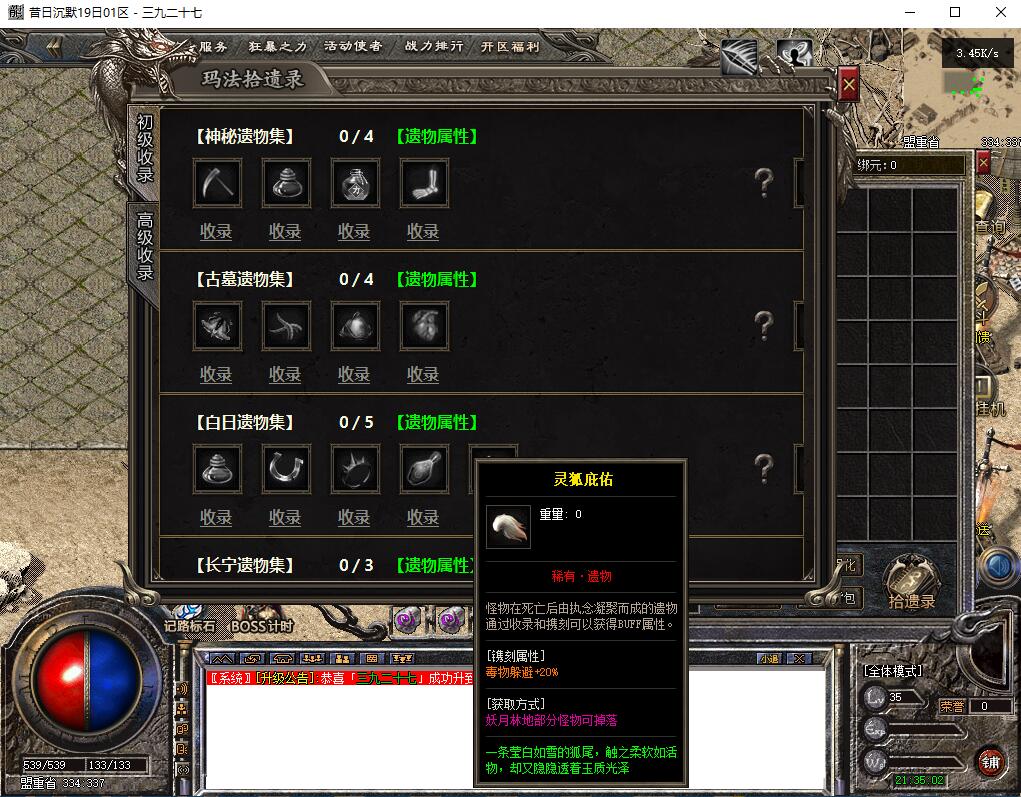Click the 小退 button above chat
Screen dimensions: 1021x797
[768, 659]
